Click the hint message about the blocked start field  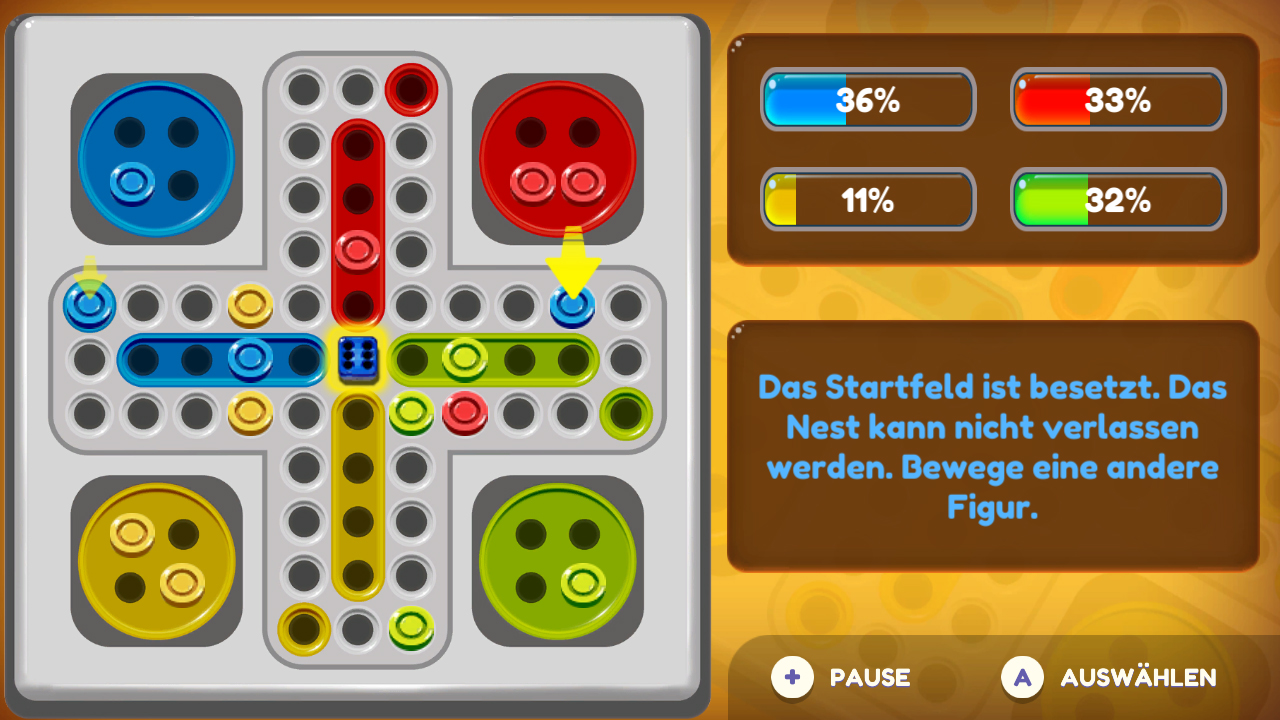(991, 440)
